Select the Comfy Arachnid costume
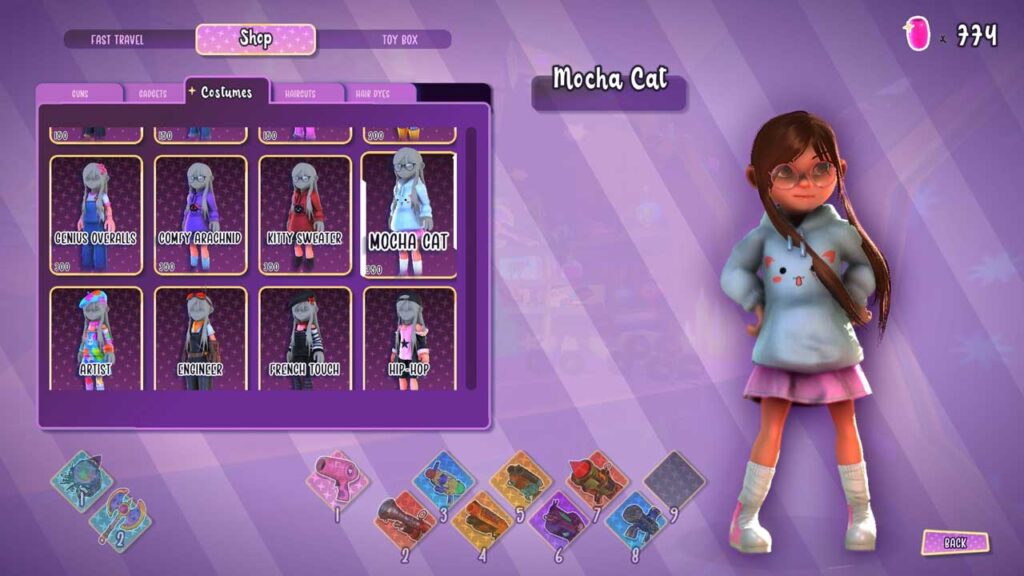1024x576 pixels. click(200, 215)
